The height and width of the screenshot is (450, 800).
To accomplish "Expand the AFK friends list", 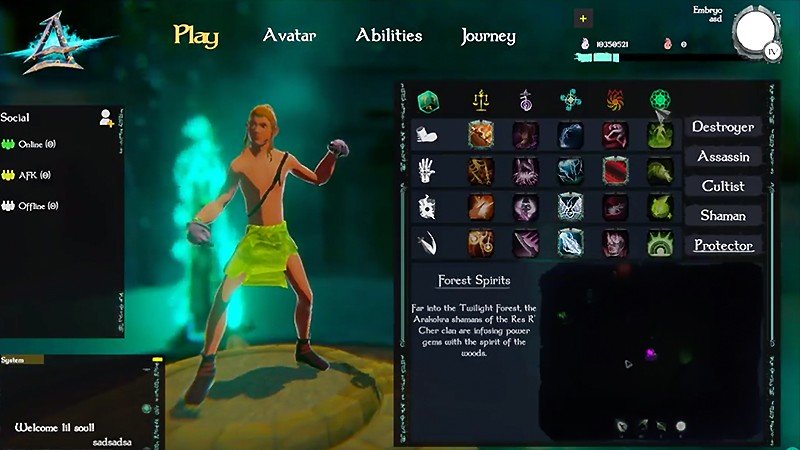I will click(32, 175).
